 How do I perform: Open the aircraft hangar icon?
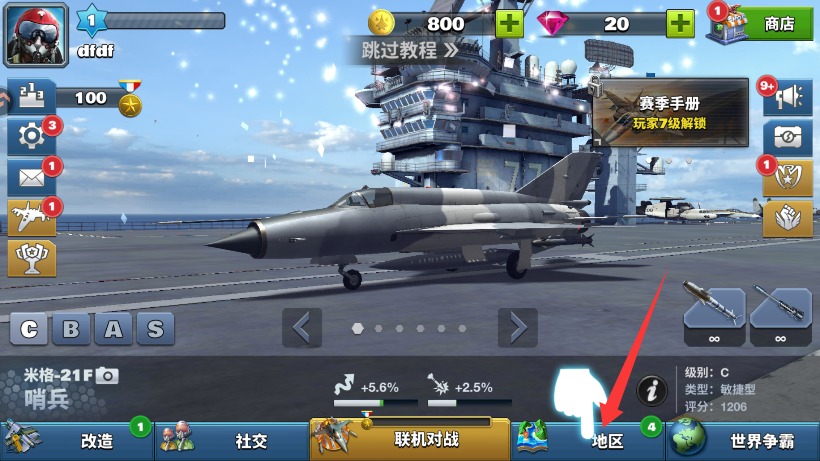tap(31, 218)
